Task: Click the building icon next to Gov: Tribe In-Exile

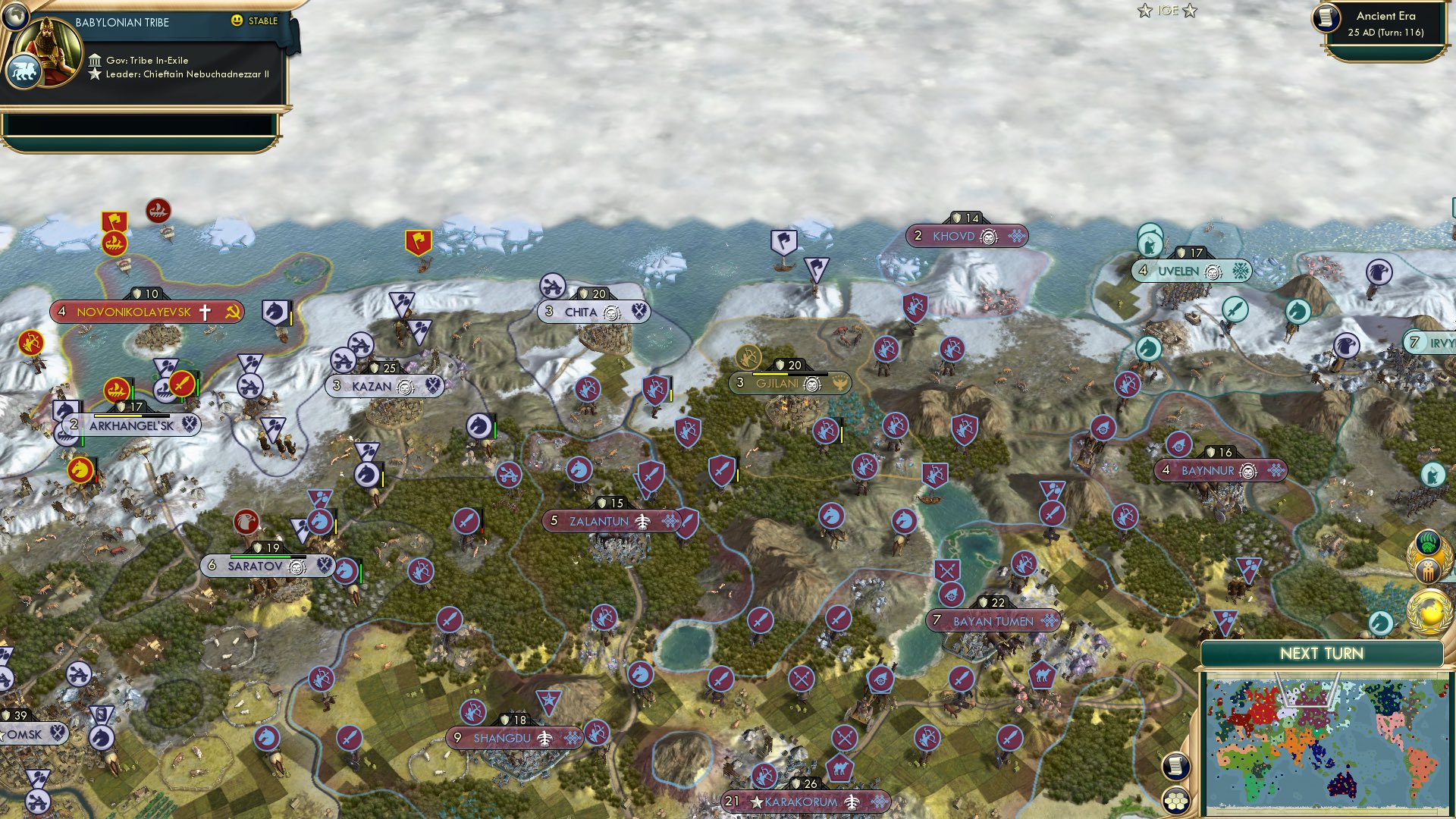Action: coord(94,59)
